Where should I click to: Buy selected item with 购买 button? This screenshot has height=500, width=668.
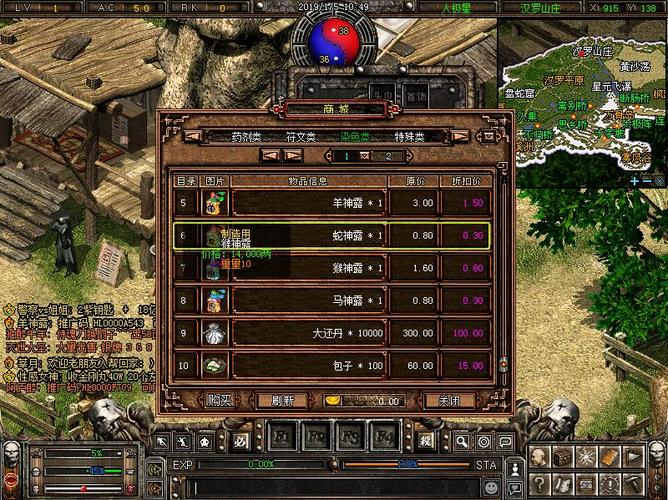pos(219,400)
